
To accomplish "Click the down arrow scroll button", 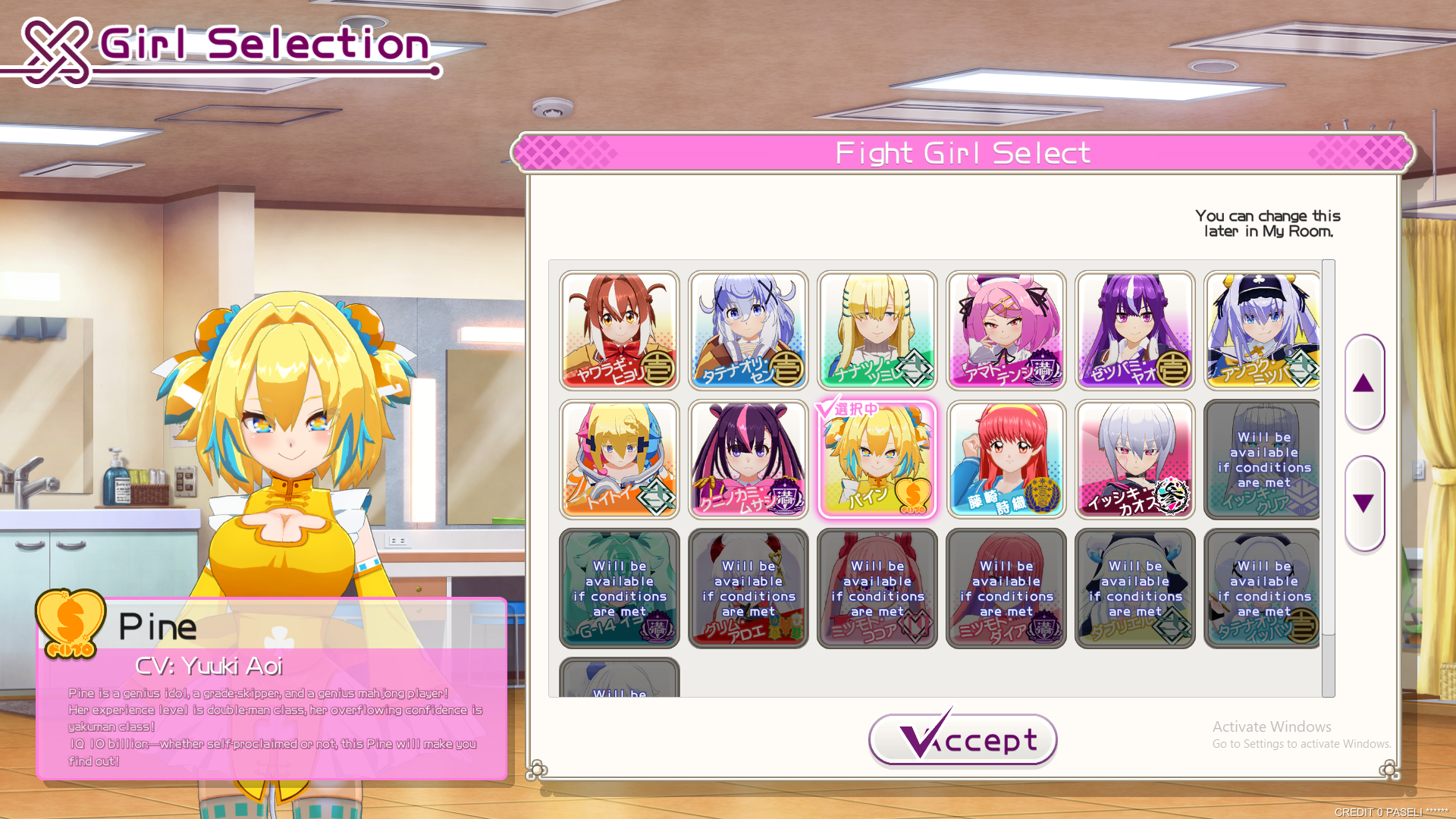I will pos(1363,504).
